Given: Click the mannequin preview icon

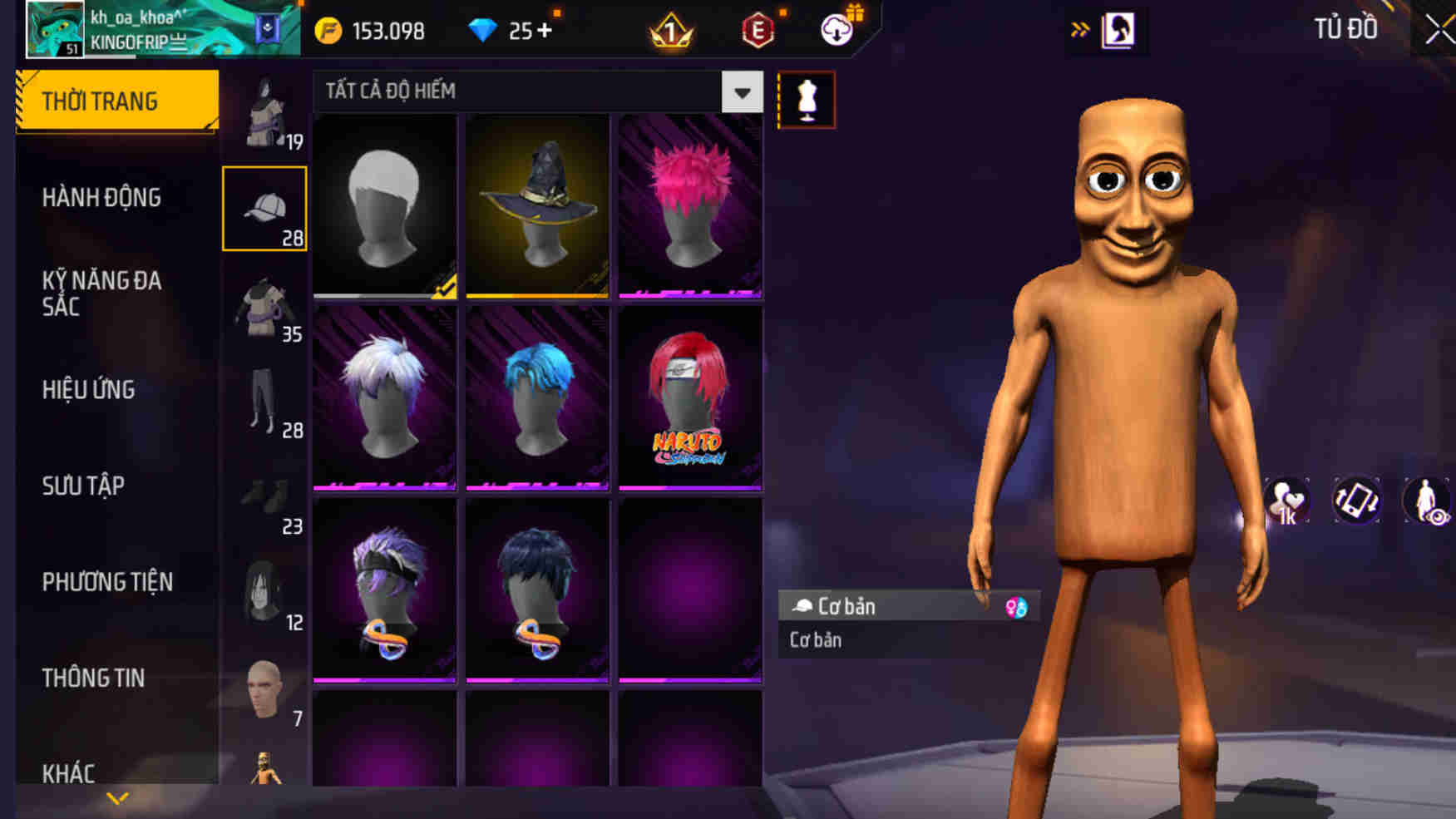Looking at the screenshot, I should 805,100.
